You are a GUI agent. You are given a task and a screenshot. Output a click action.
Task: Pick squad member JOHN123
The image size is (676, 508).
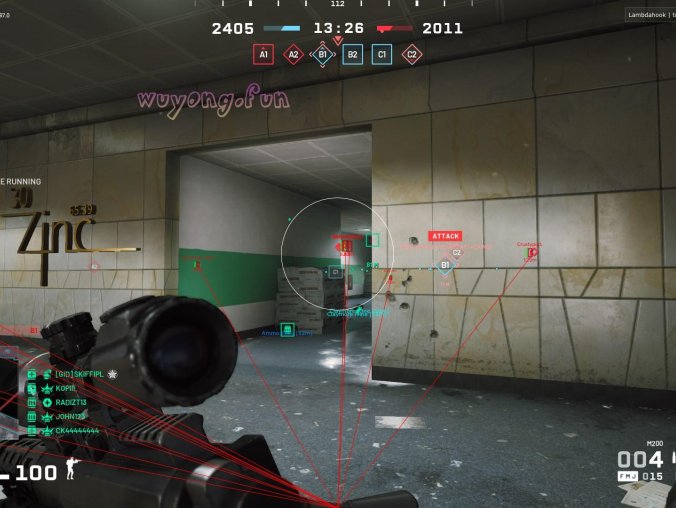69,416
